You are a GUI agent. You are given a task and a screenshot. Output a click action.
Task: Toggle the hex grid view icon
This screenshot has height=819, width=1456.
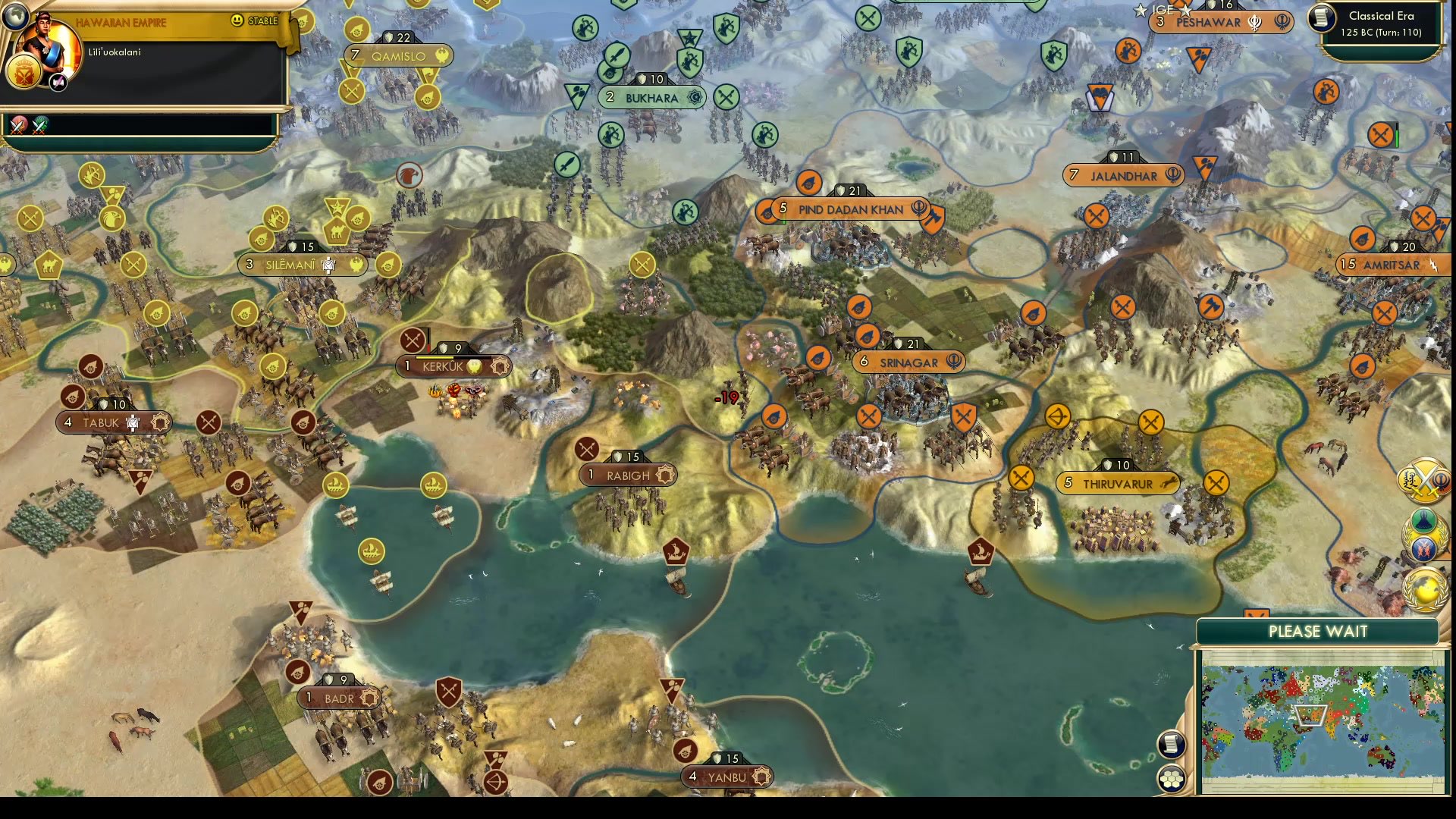click(x=1172, y=778)
